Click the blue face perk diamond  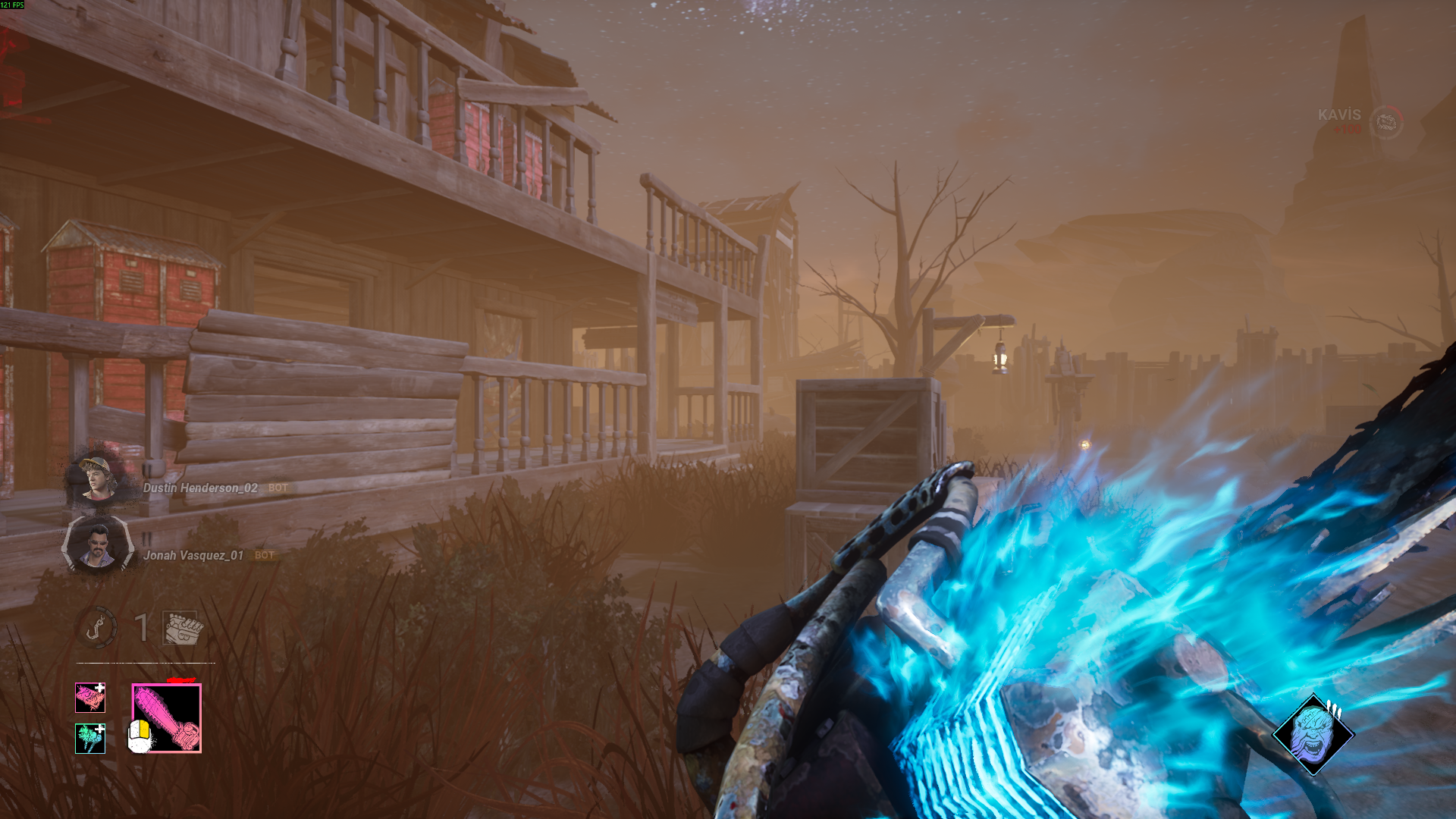pos(1313,734)
